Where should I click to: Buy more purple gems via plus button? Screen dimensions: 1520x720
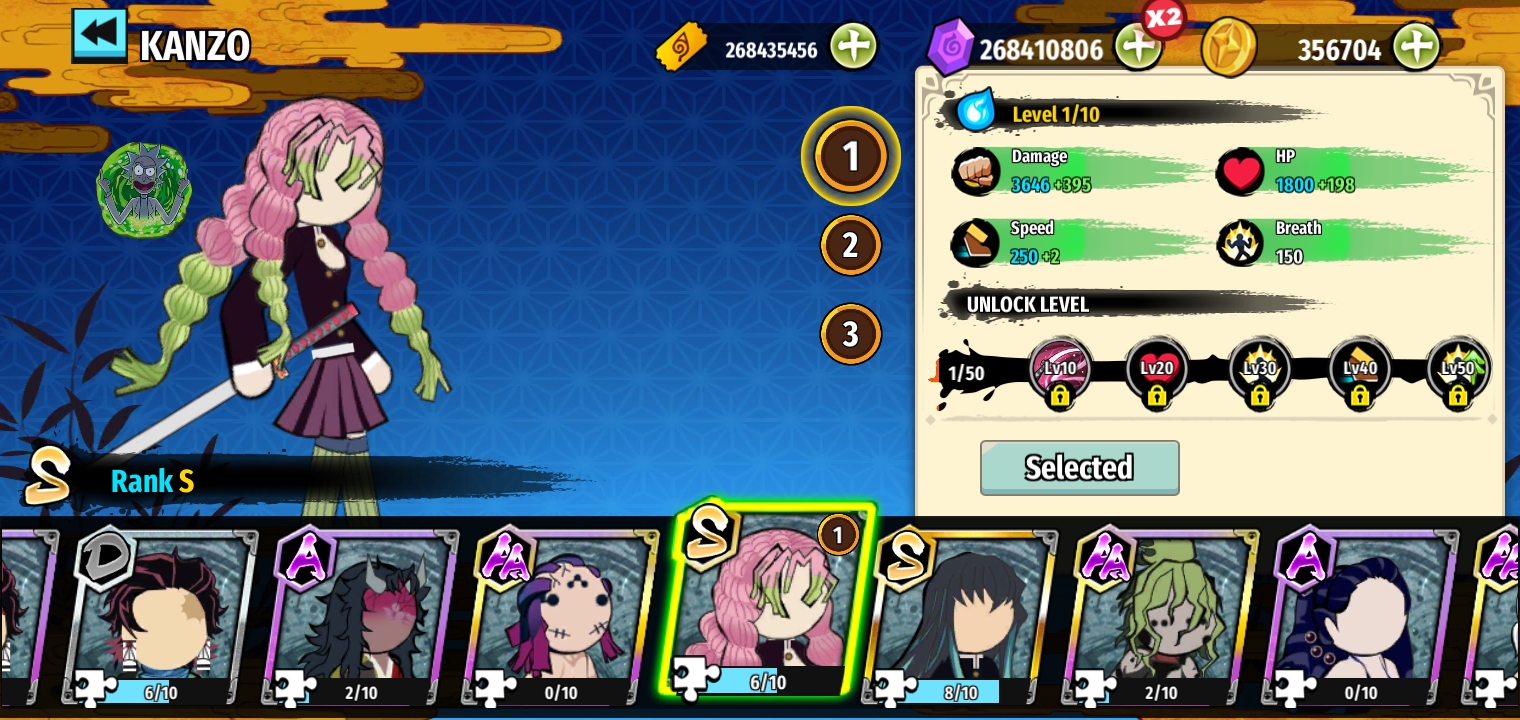[1137, 46]
